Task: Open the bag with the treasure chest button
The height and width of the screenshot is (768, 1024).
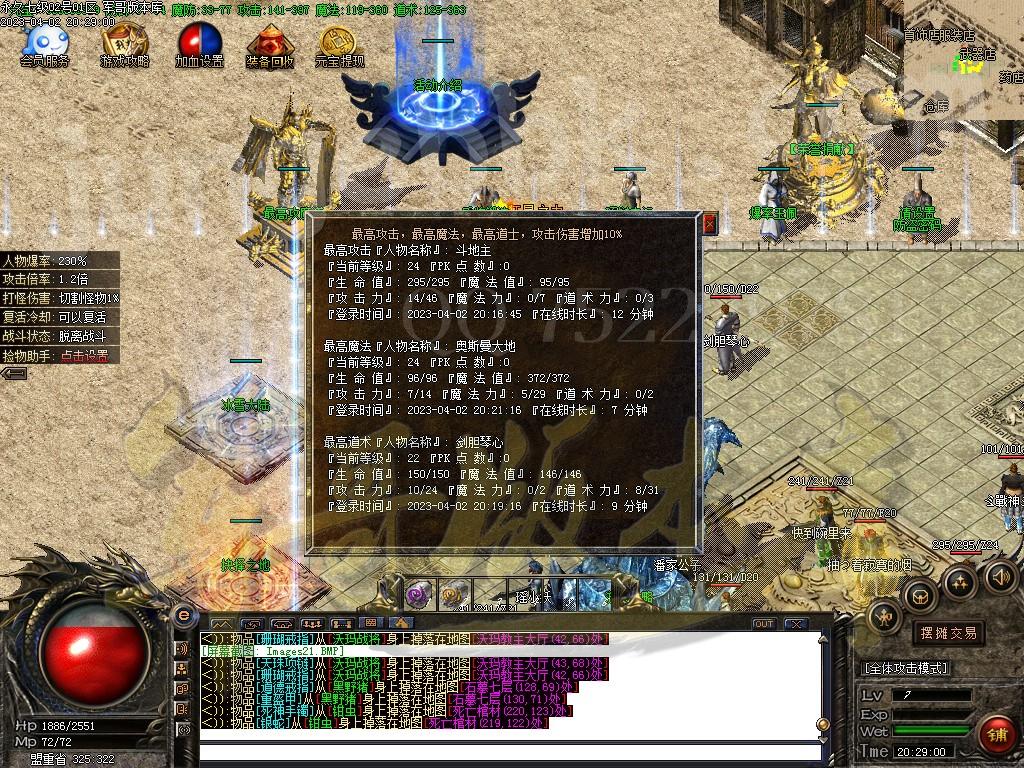Action: pos(918,597)
